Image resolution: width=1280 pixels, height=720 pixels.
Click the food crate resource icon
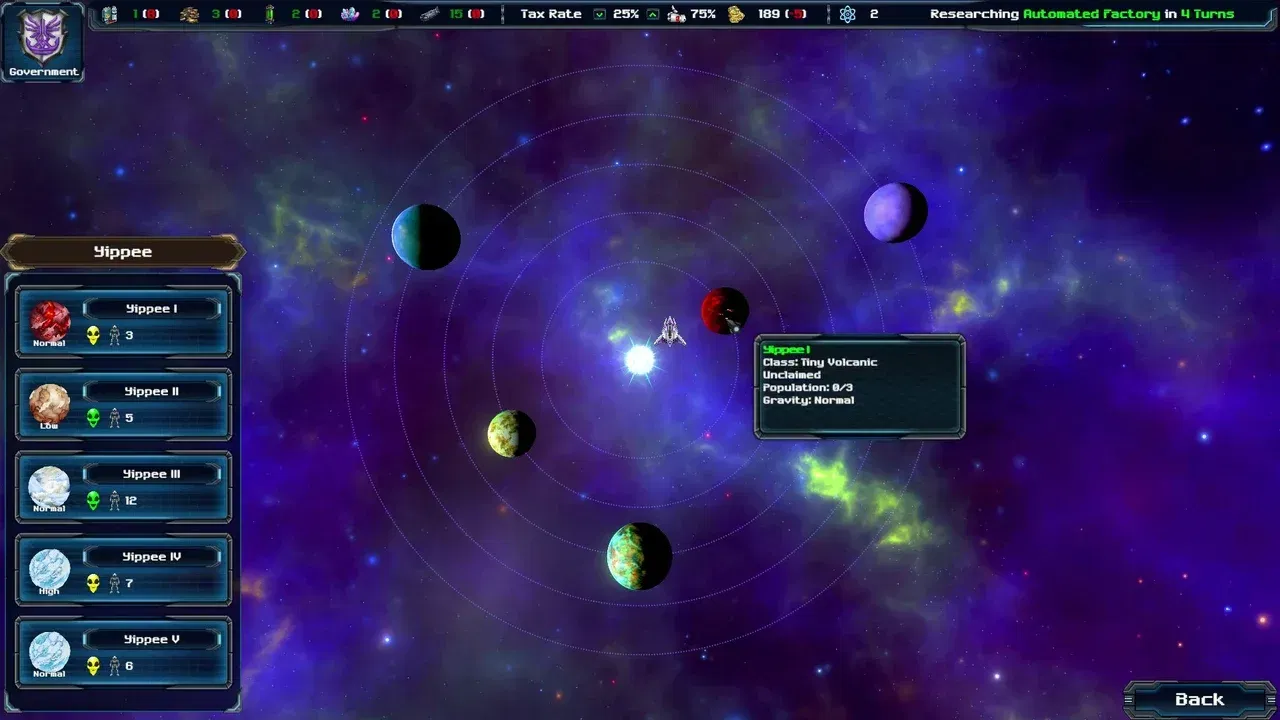click(x=109, y=14)
